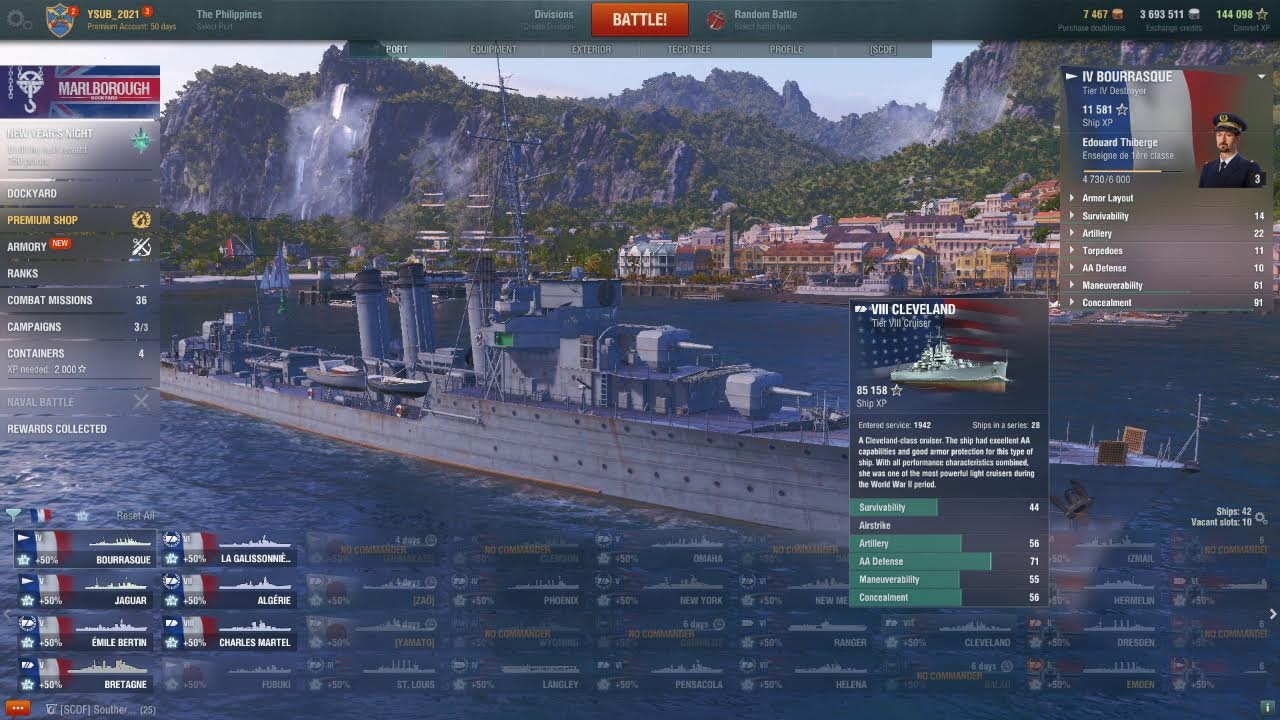Select the Jaguar ship in the carousel
Viewport: 1280px width, 720px height.
coord(84,592)
